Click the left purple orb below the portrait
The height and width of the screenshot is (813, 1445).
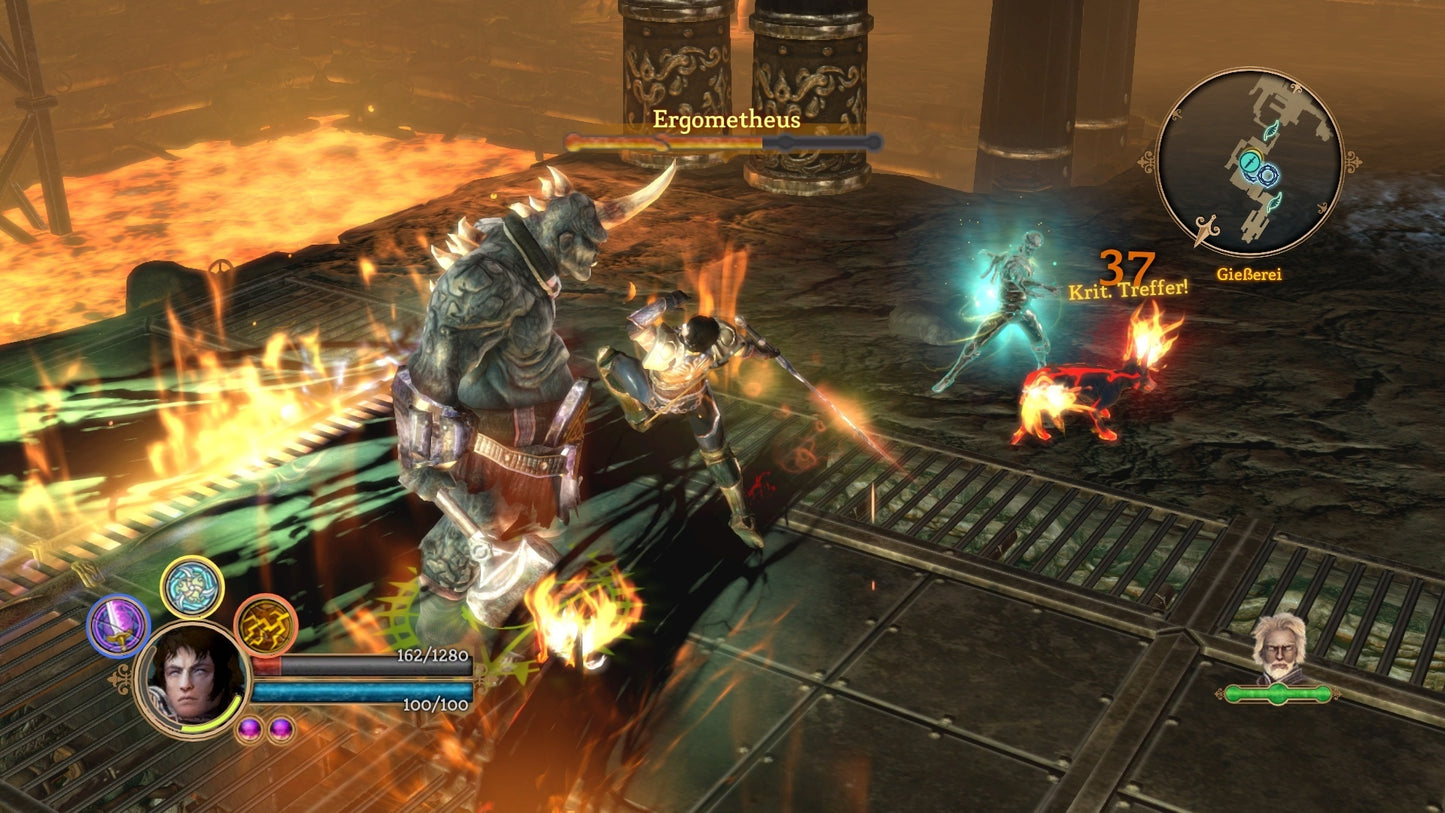point(250,729)
